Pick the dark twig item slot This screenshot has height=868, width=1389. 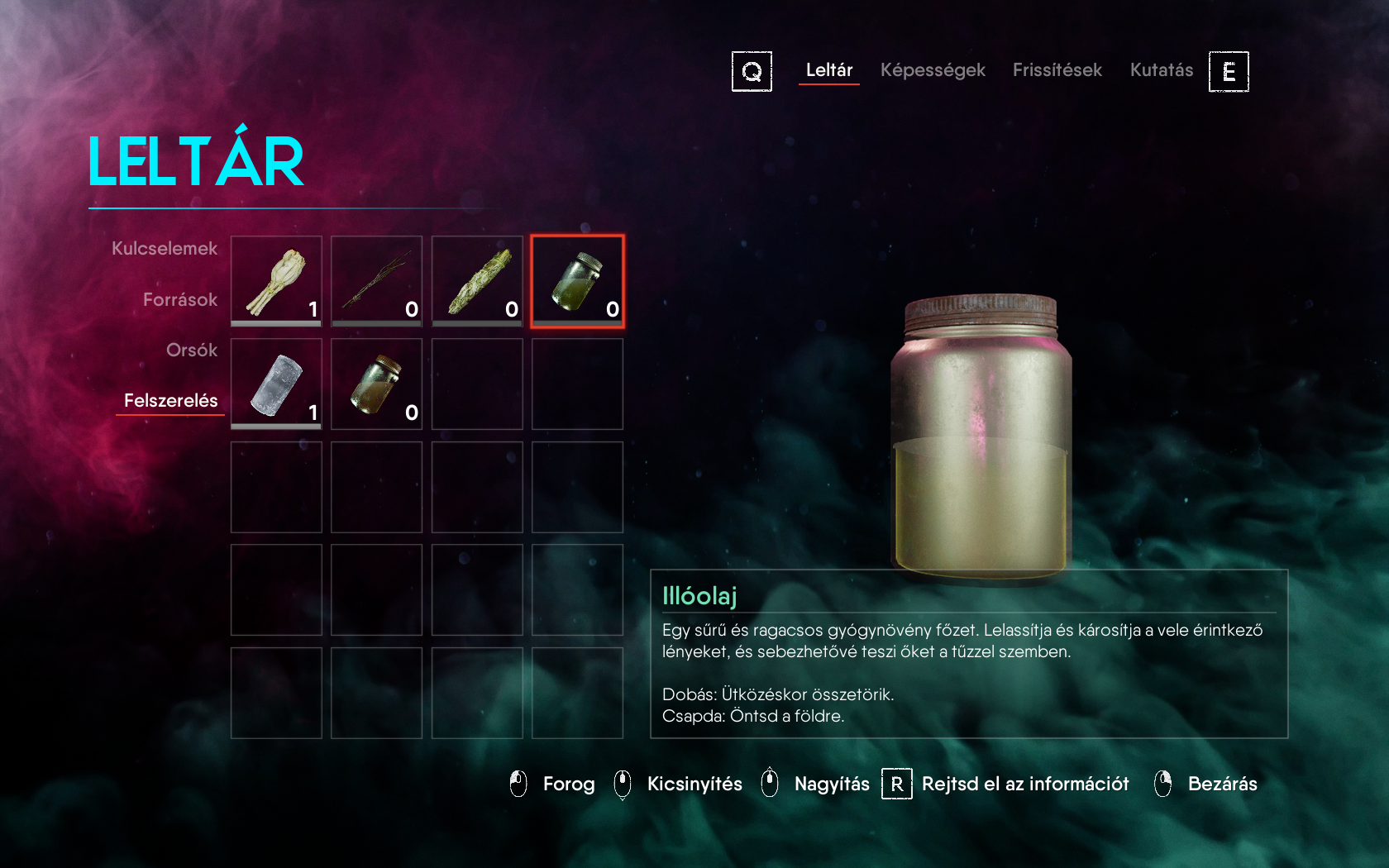tap(376, 281)
